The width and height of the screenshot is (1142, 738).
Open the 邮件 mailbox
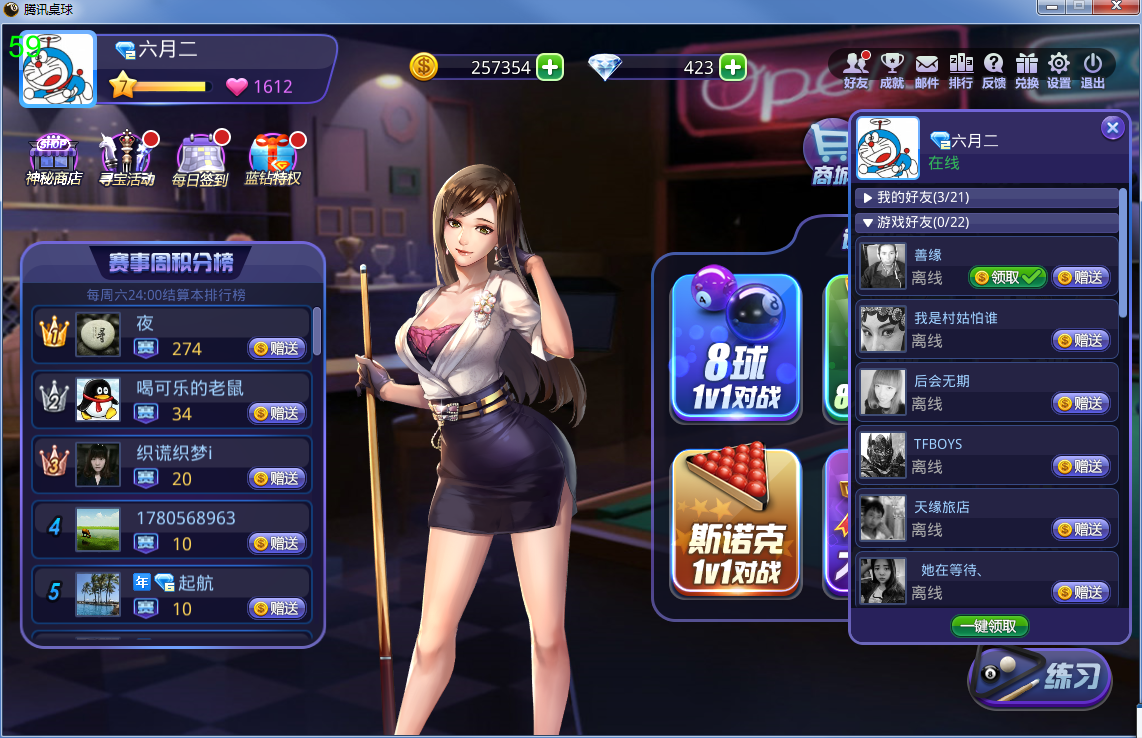click(x=927, y=70)
